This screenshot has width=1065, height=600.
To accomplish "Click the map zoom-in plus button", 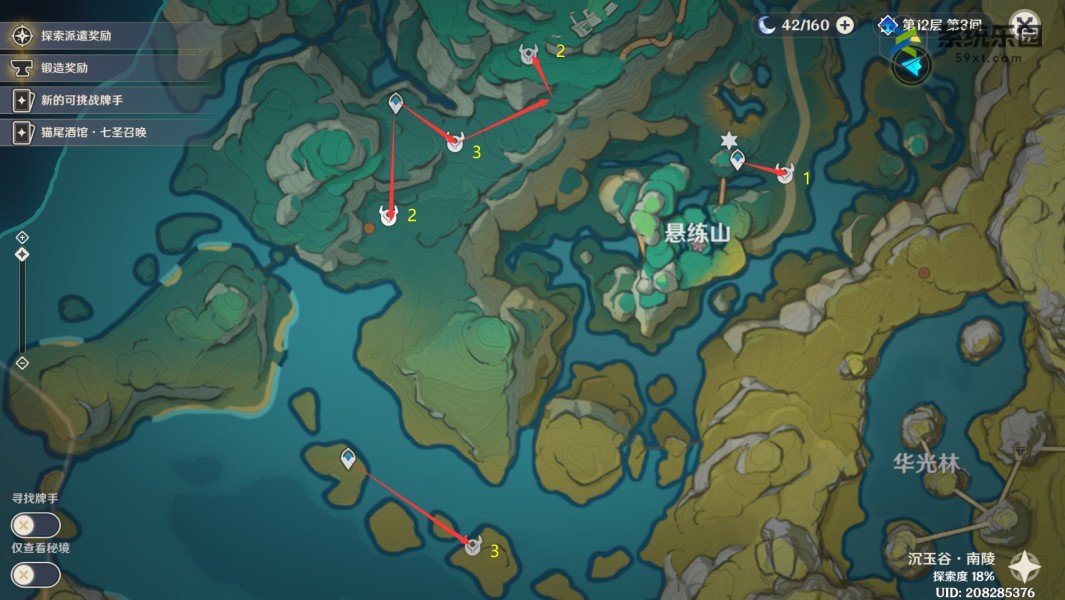I will [22, 237].
